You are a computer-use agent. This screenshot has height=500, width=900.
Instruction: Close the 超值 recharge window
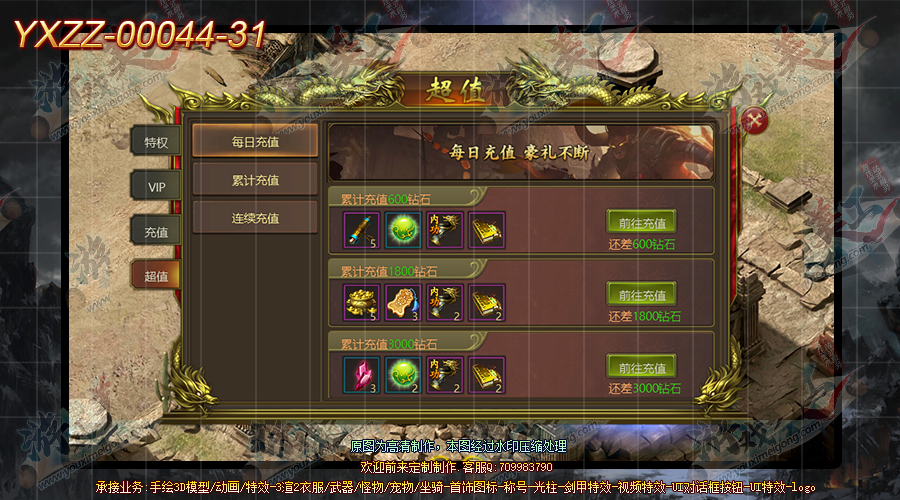pos(756,122)
